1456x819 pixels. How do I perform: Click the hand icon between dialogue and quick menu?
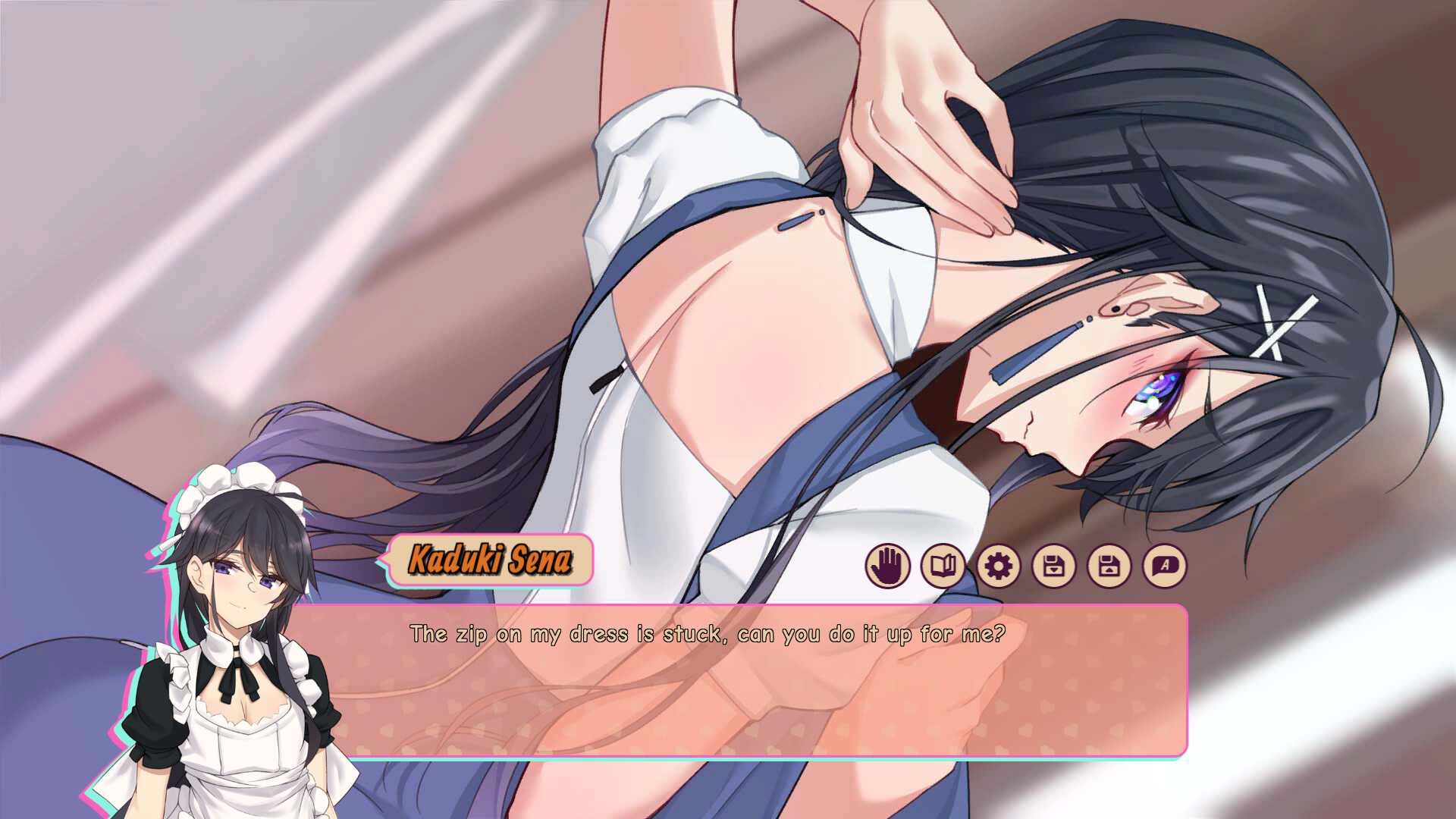889,565
